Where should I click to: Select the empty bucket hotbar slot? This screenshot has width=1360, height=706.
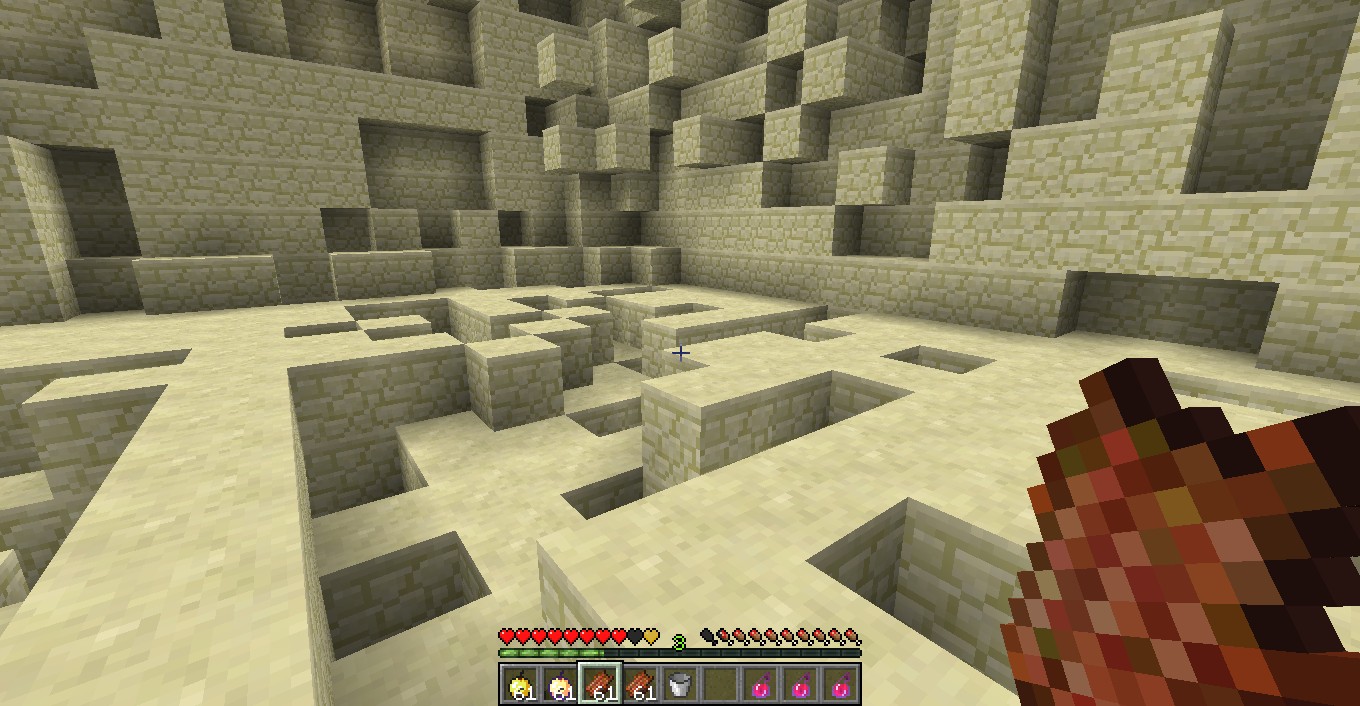click(x=680, y=685)
